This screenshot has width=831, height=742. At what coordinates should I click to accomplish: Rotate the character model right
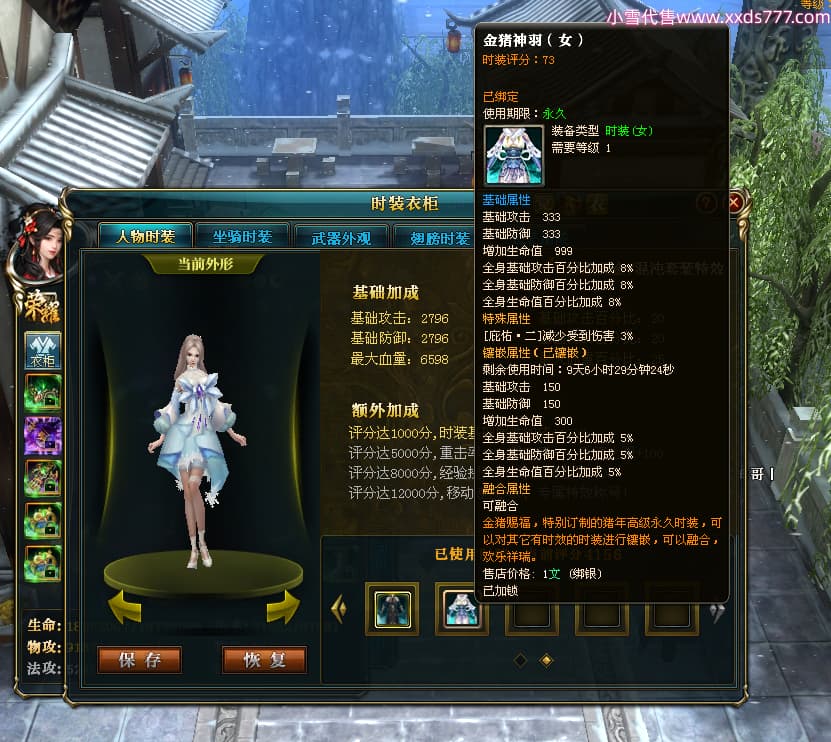283,606
